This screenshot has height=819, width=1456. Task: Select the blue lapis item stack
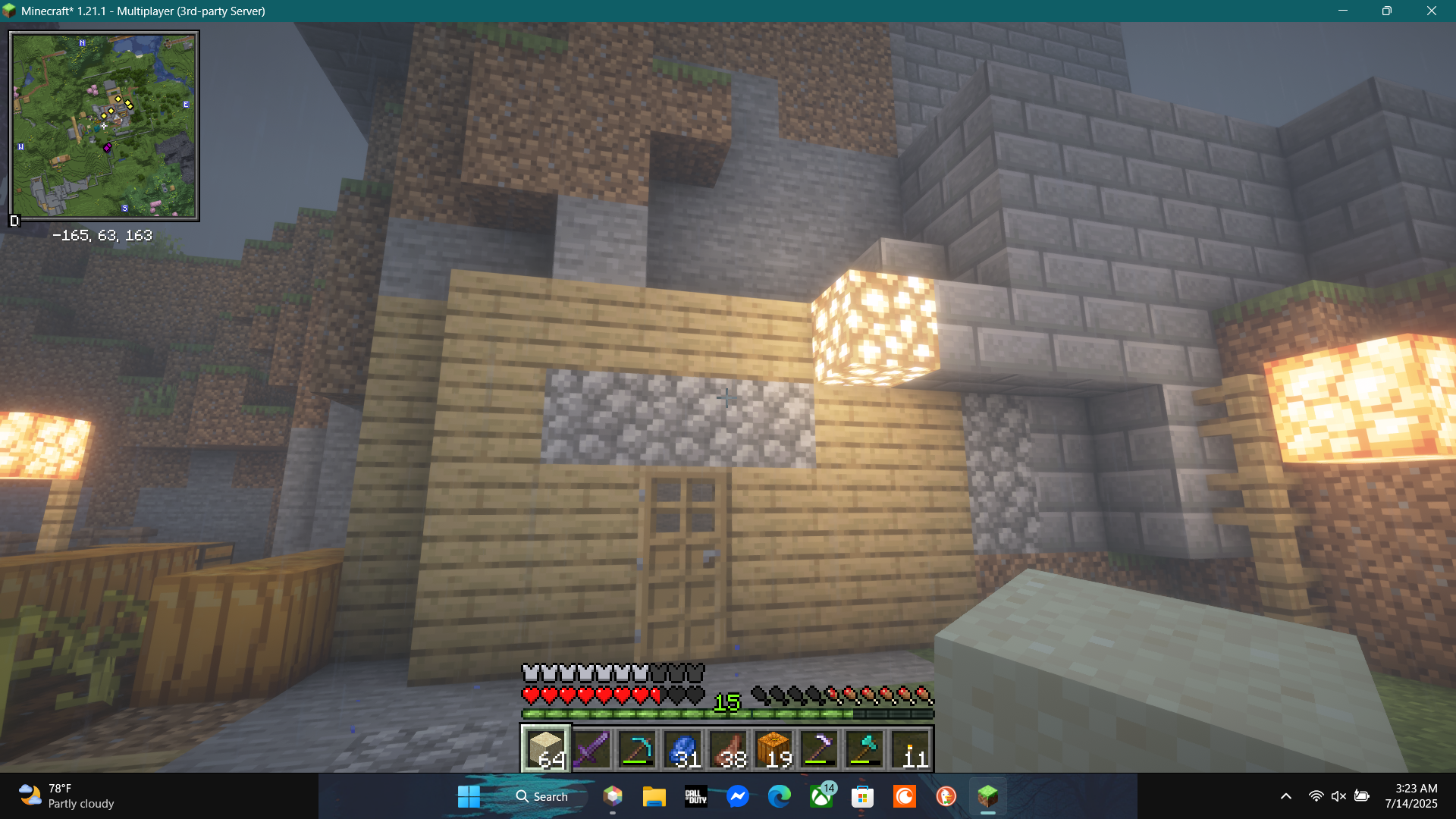click(682, 748)
